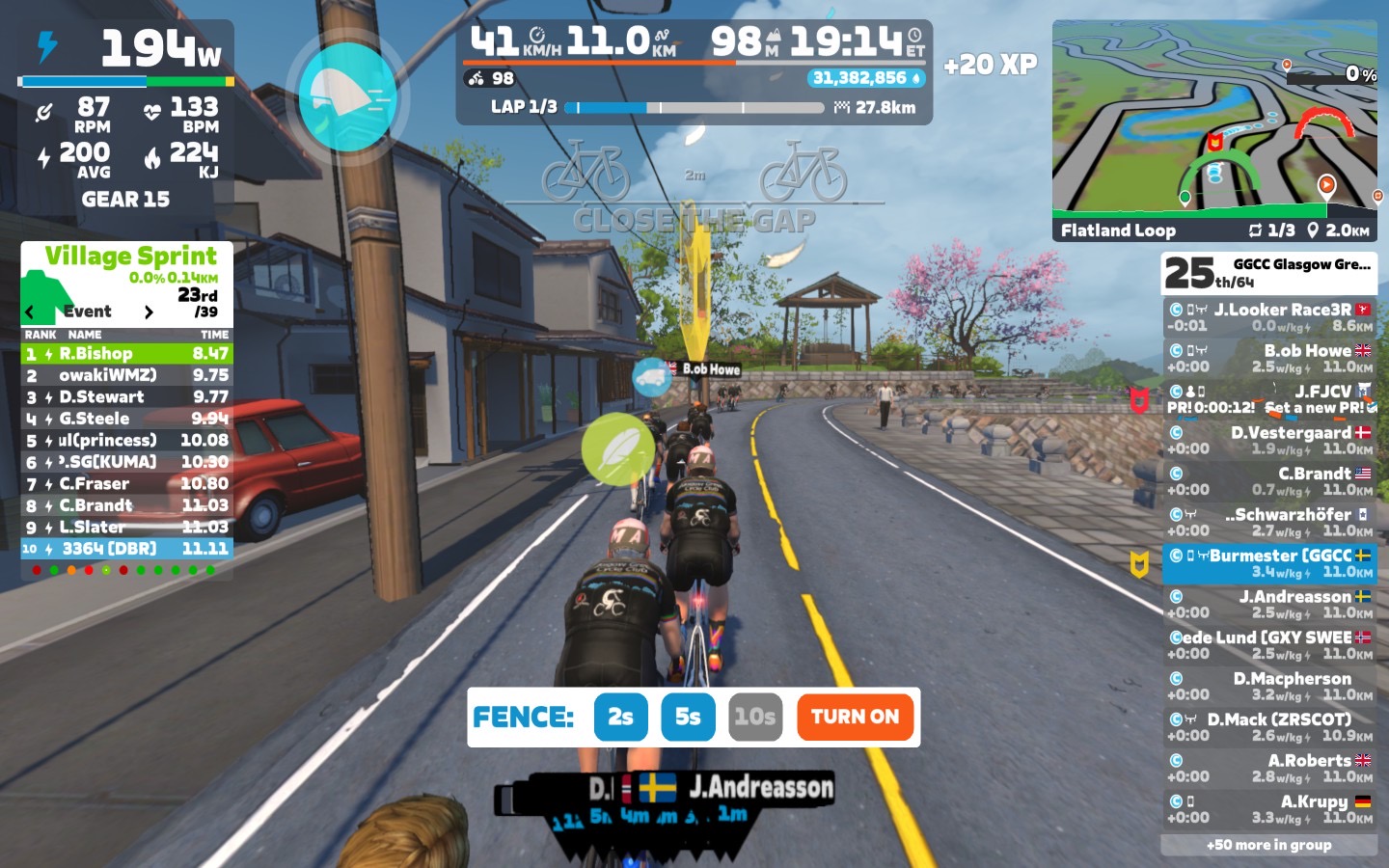Screen dimensions: 1389x868
Task: Activate the aero helmet power-up
Action: (347, 96)
